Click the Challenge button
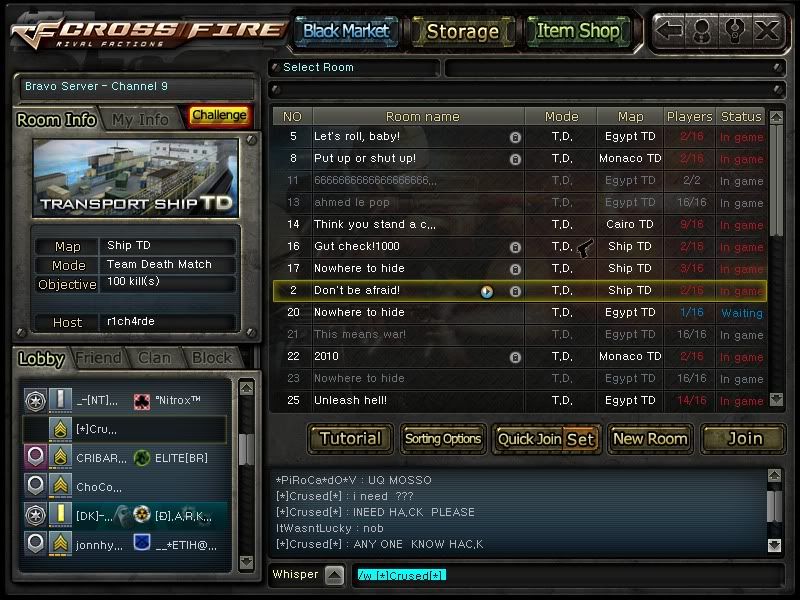The image size is (800, 600). point(219,116)
